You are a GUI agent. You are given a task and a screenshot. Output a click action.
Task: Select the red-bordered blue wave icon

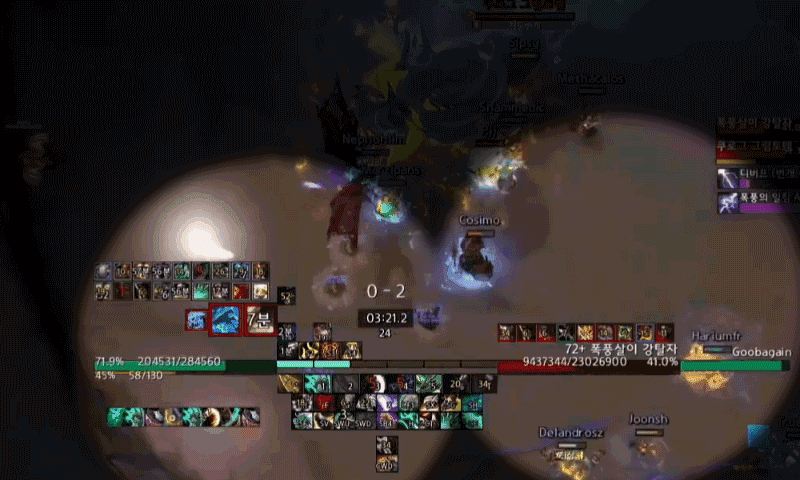(225, 321)
